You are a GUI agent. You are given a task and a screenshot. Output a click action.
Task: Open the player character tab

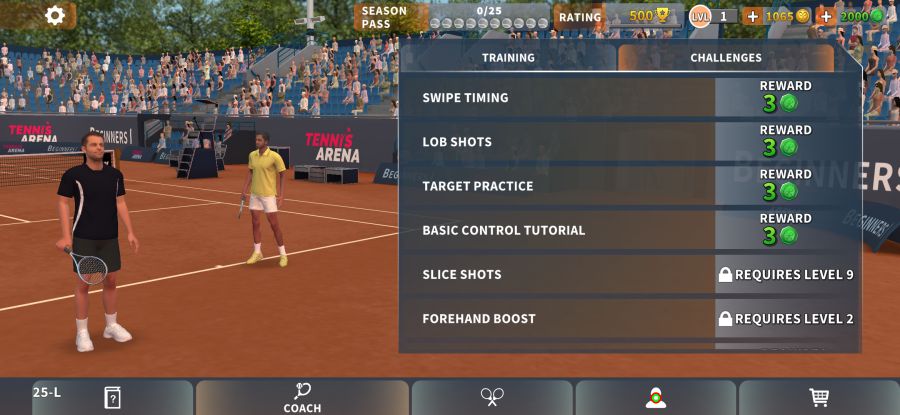[x=655, y=397]
